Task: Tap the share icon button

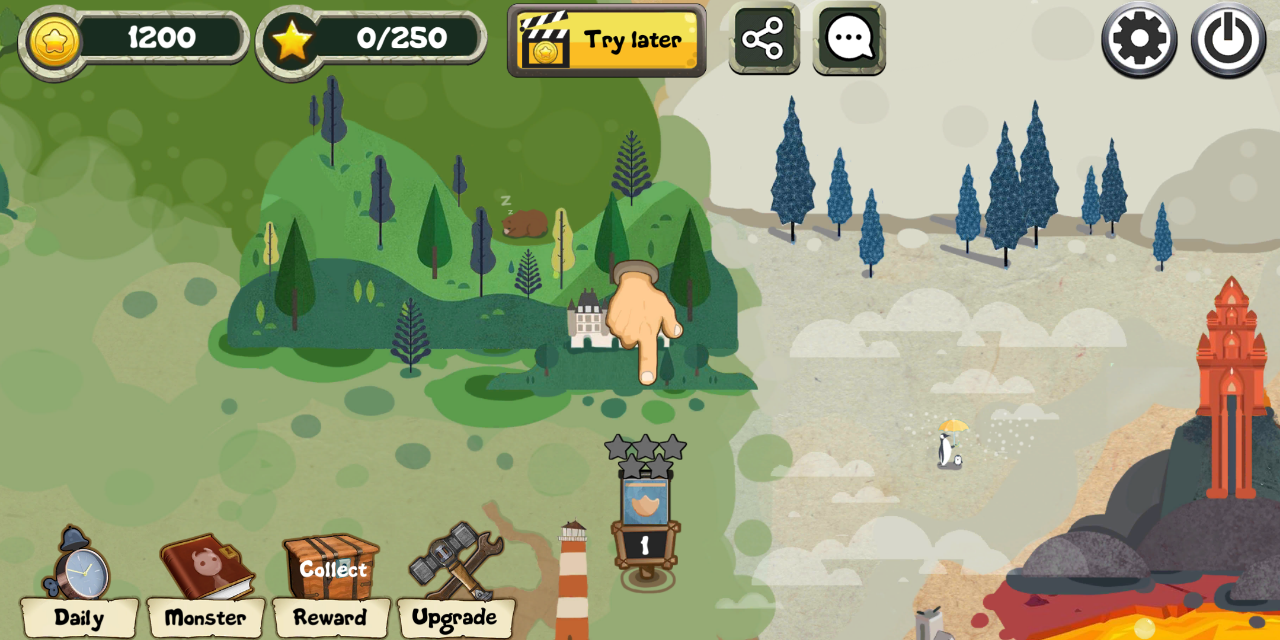Action: (x=764, y=39)
